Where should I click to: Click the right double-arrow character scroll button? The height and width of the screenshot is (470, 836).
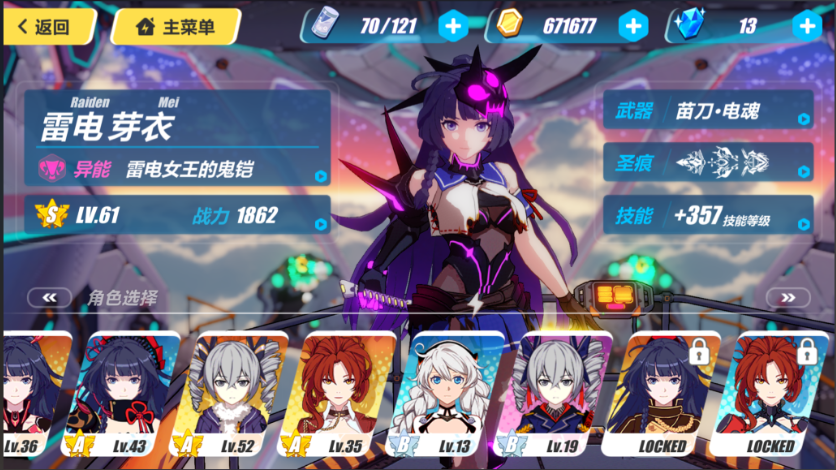tap(787, 297)
